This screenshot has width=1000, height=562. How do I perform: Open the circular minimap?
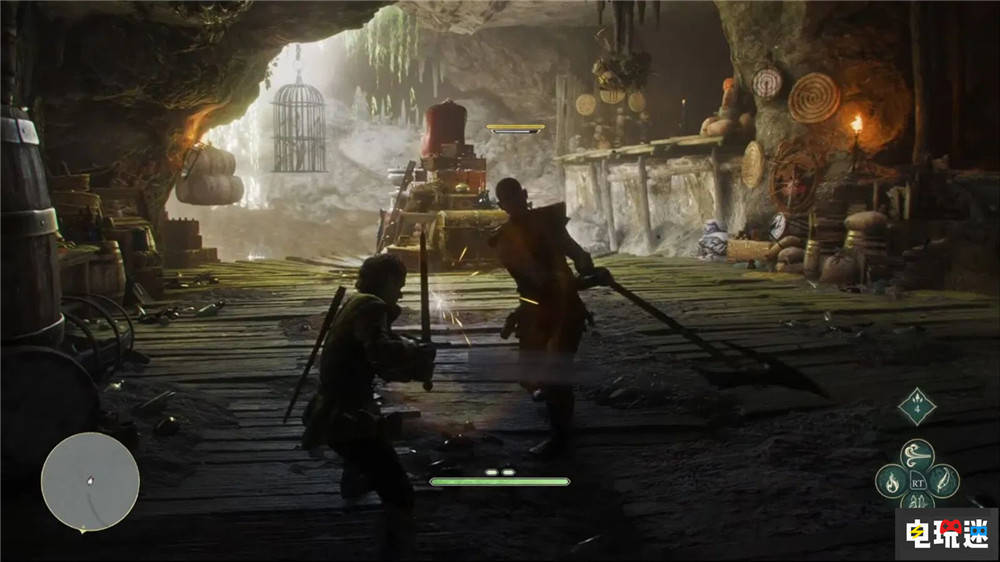click(90, 482)
